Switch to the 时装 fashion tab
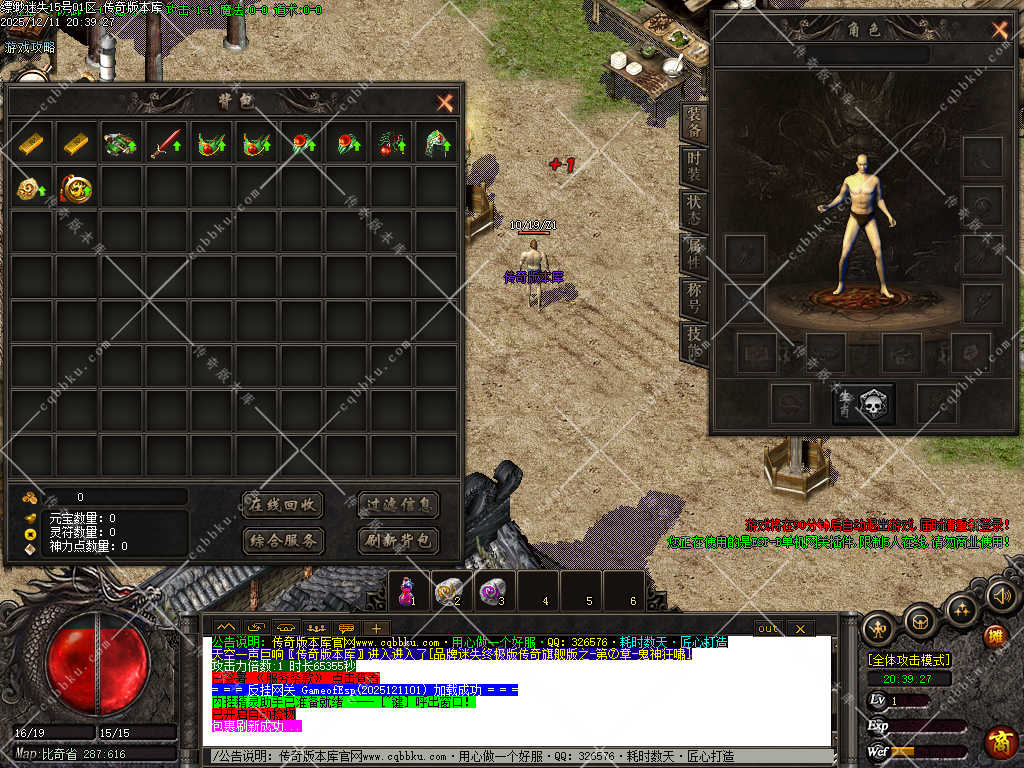 point(694,166)
